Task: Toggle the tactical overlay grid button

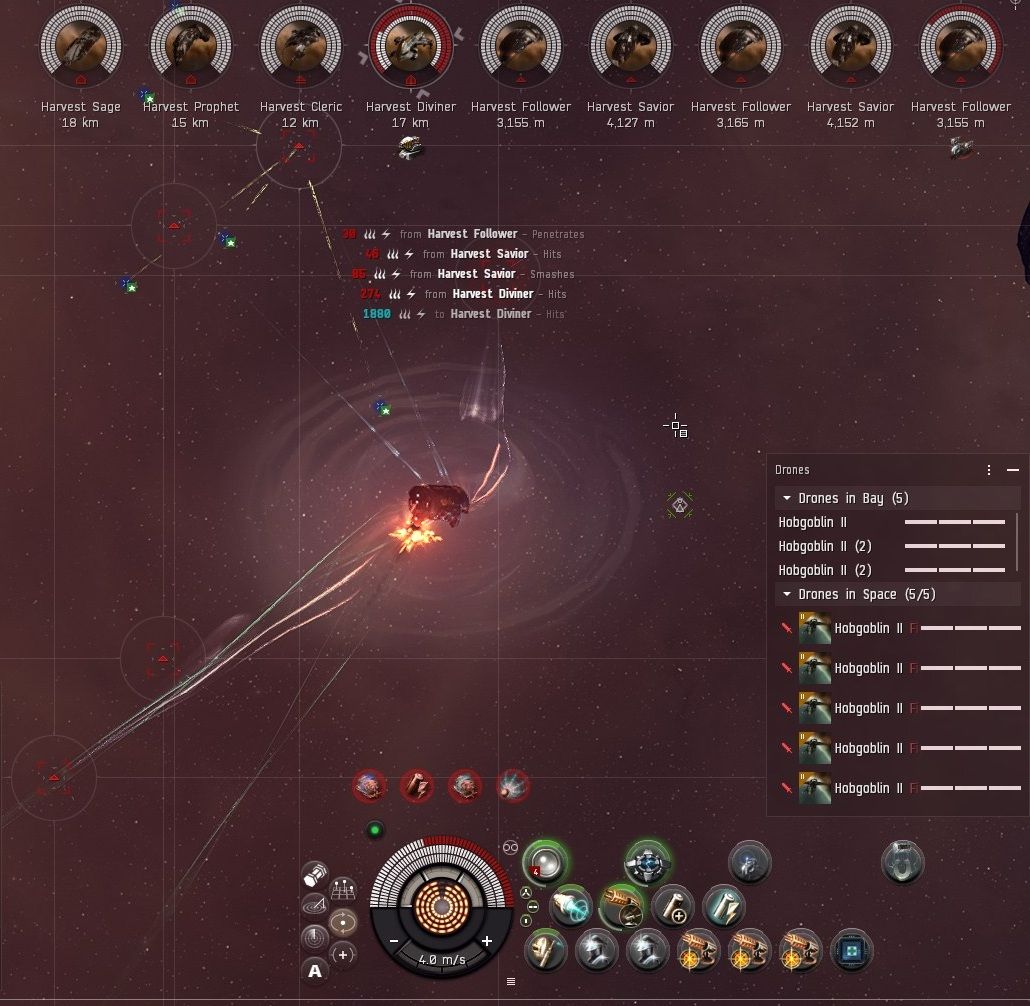Action: point(343,888)
